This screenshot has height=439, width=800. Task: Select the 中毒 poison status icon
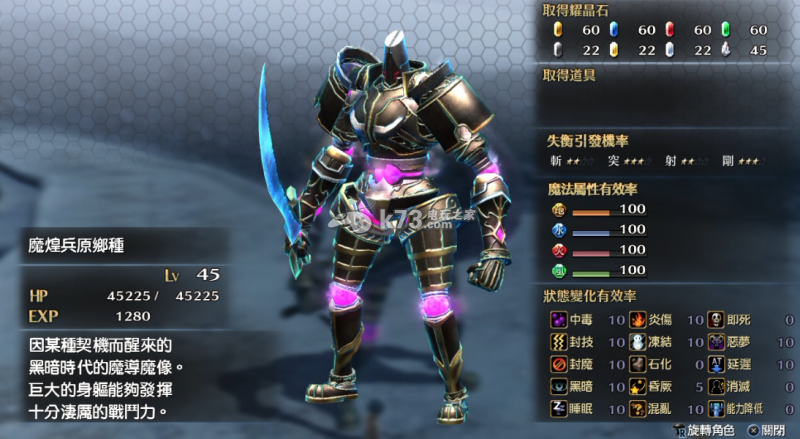pyautogui.click(x=558, y=320)
